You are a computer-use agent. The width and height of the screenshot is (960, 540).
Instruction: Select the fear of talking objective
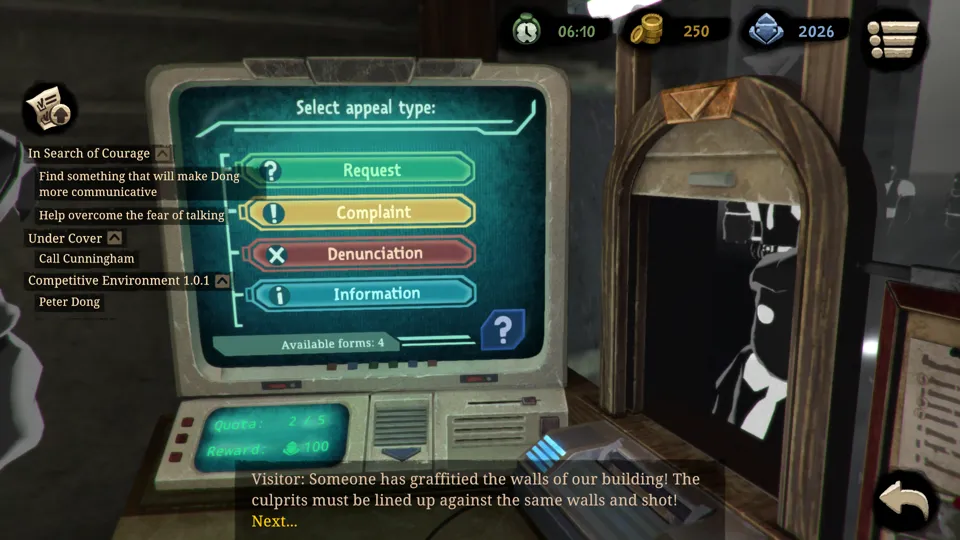click(x=131, y=215)
